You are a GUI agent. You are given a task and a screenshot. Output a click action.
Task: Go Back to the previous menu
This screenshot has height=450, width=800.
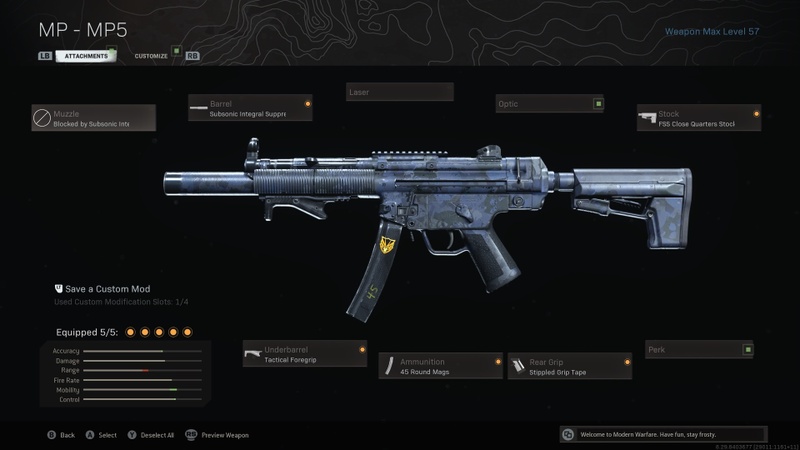(60, 435)
